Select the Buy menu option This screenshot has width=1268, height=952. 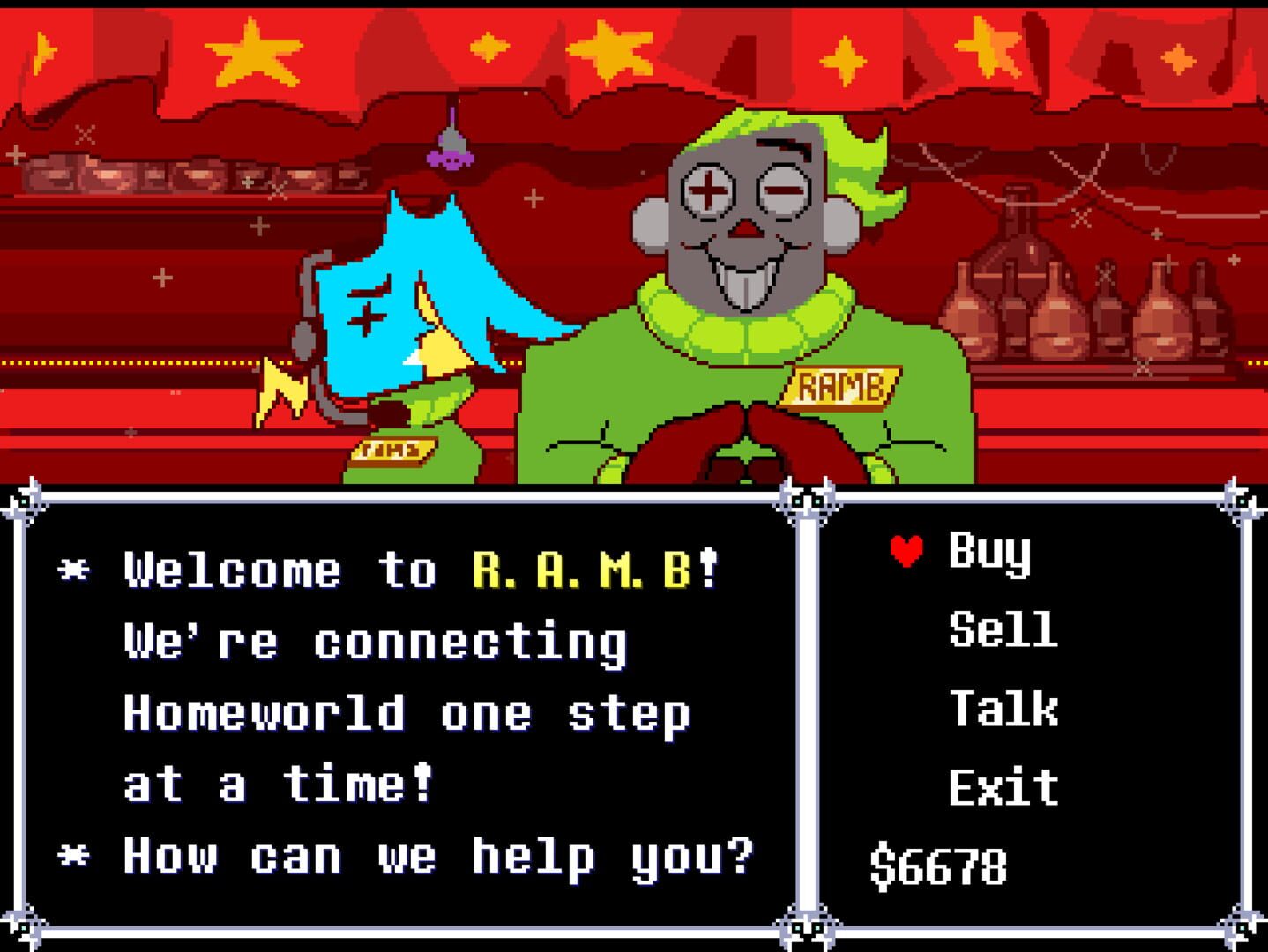tap(989, 554)
